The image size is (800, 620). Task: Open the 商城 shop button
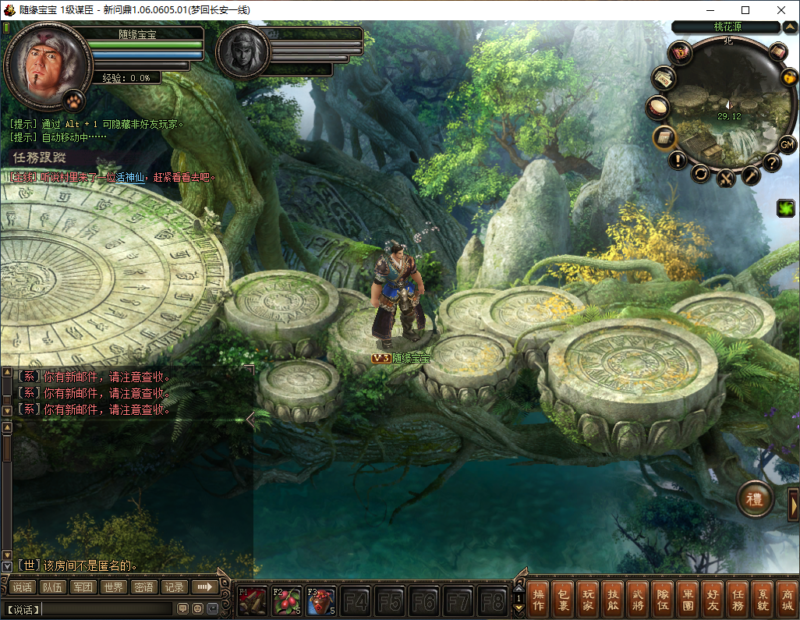(788, 598)
